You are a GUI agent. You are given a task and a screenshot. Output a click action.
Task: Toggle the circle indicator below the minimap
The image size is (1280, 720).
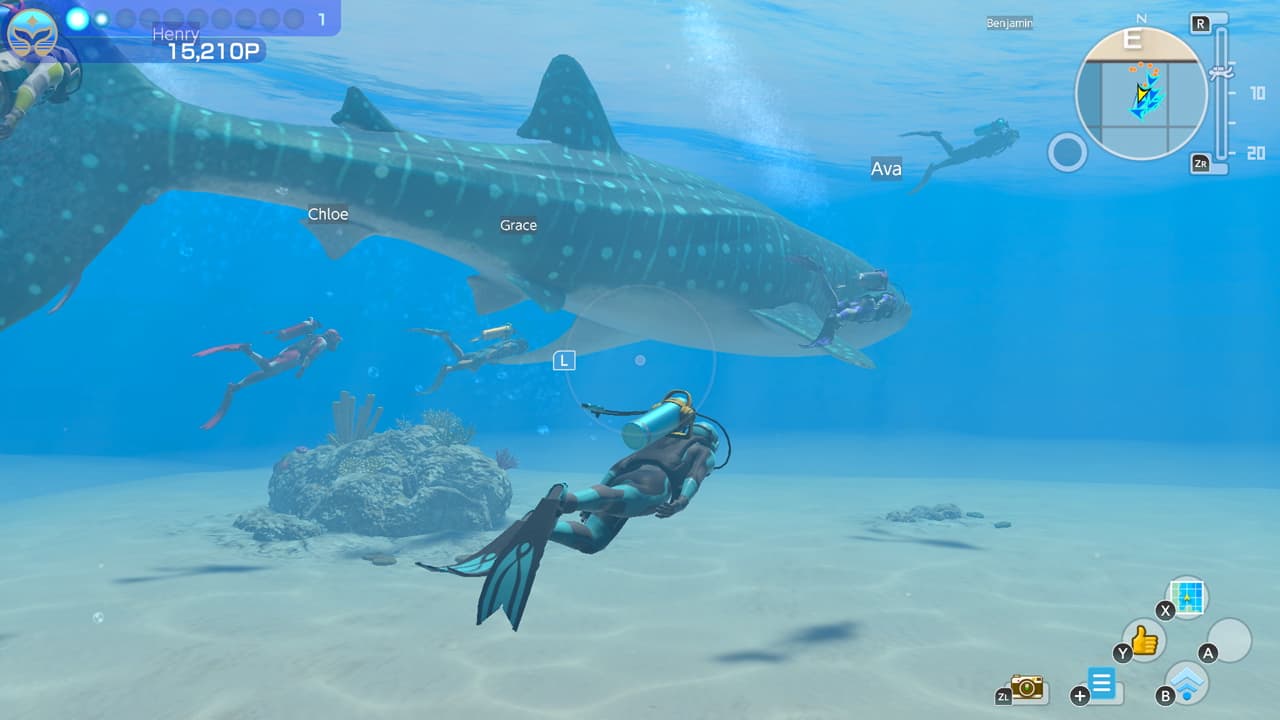pyautogui.click(x=1069, y=151)
